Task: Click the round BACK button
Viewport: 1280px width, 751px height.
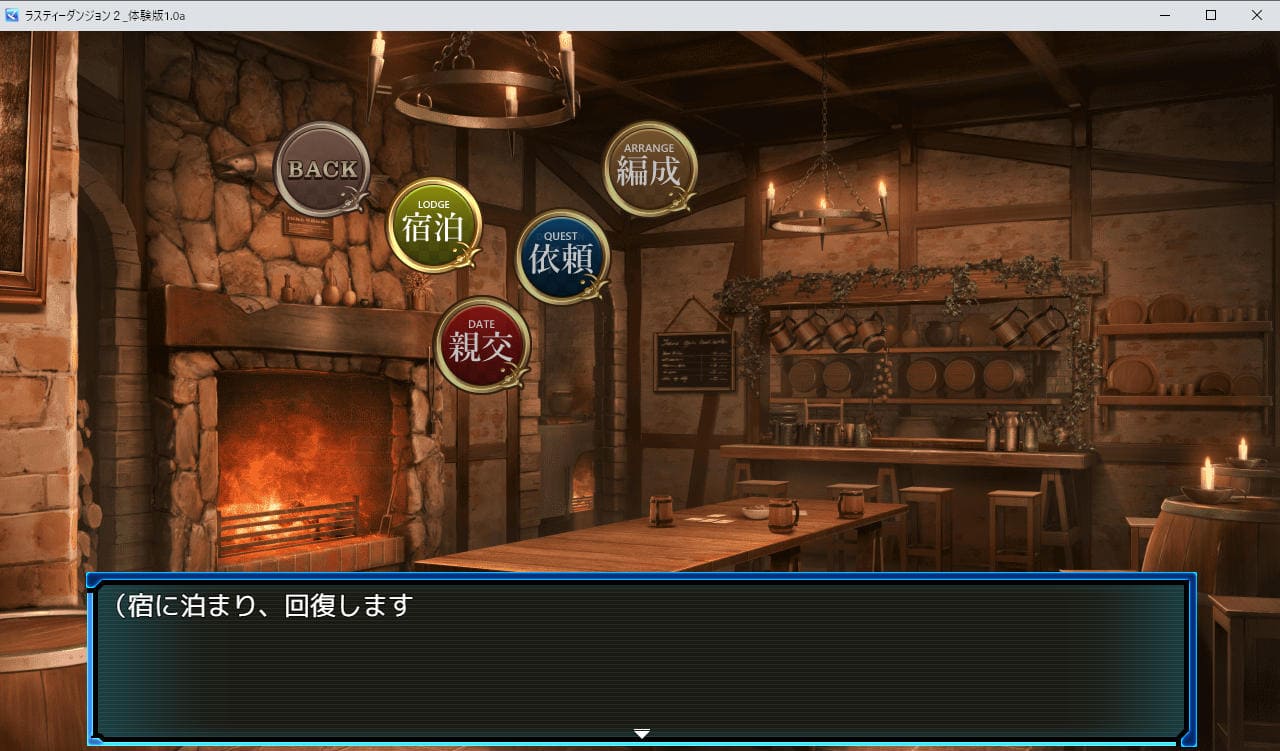Action: click(321, 169)
